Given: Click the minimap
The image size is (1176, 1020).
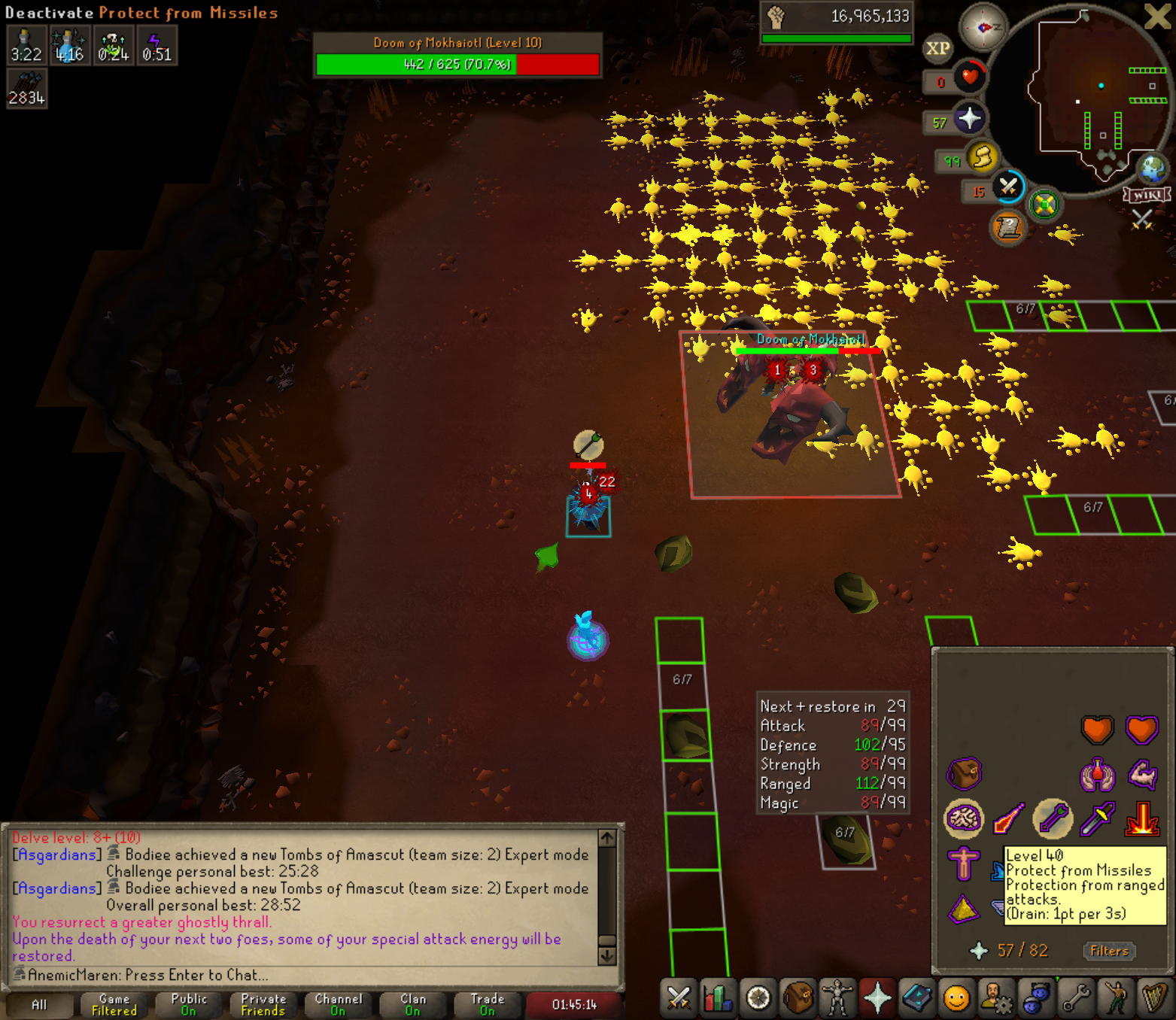Looking at the screenshot, I should click(x=1083, y=98).
